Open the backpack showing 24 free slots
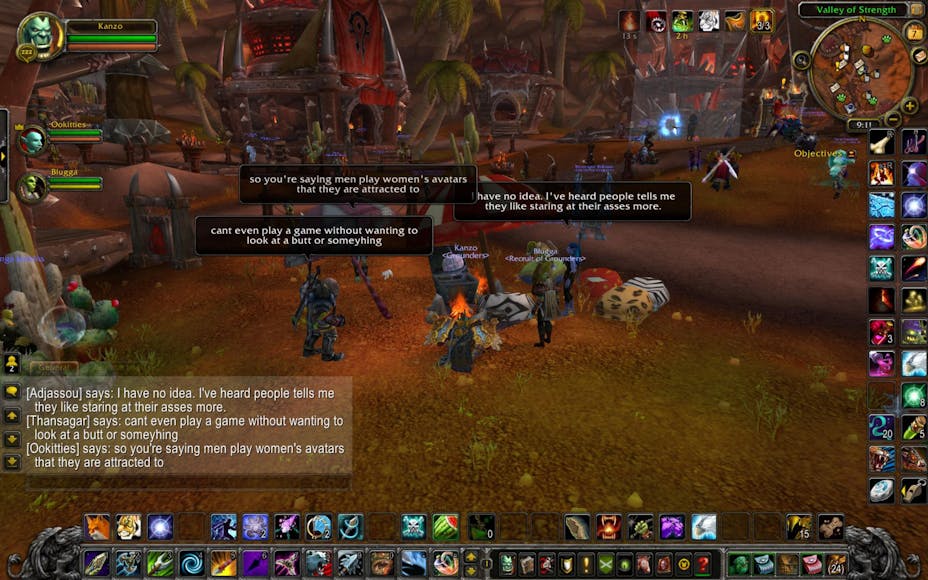Viewport: 928px width, 580px height. pyautogui.click(x=836, y=564)
